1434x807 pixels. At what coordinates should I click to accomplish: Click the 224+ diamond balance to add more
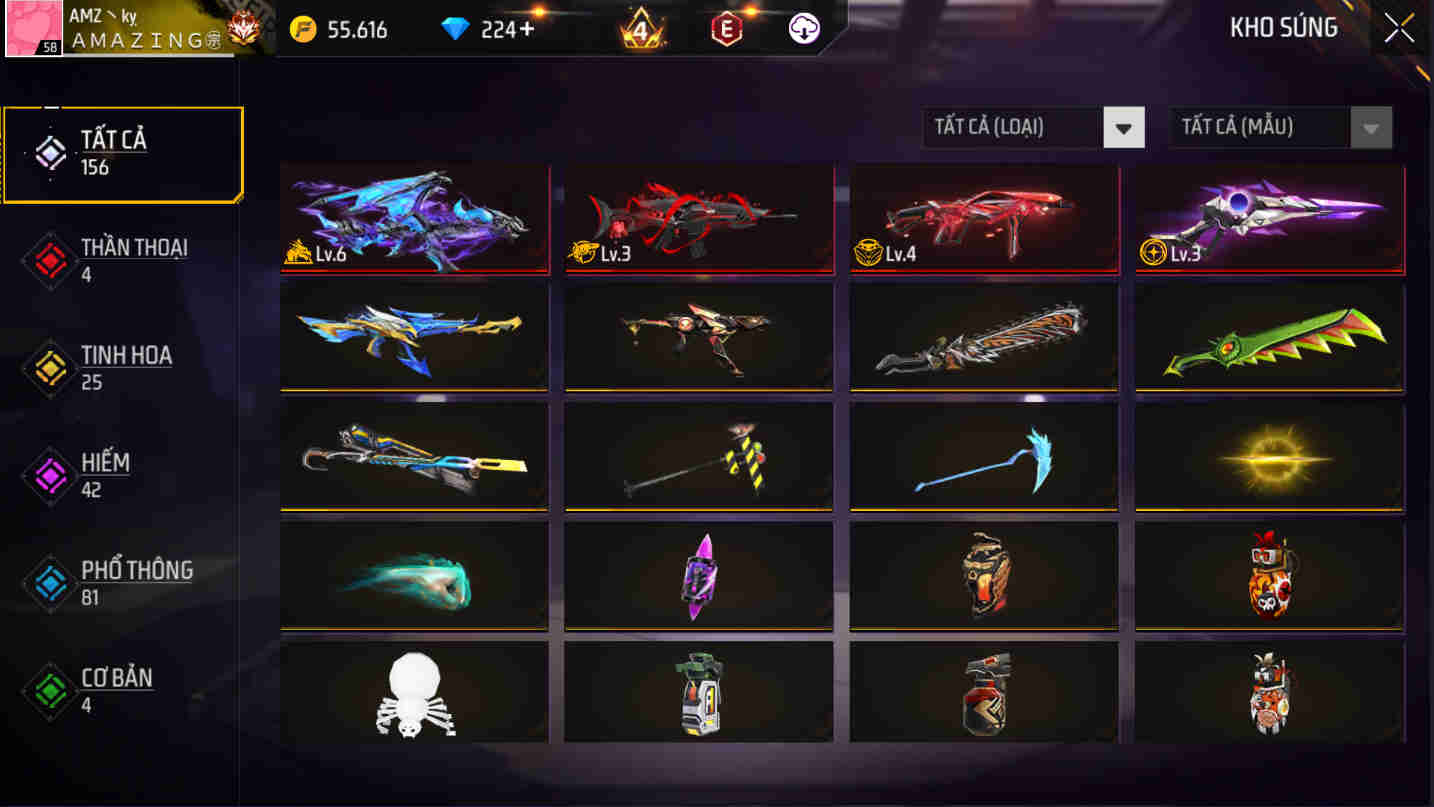(494, 29)
